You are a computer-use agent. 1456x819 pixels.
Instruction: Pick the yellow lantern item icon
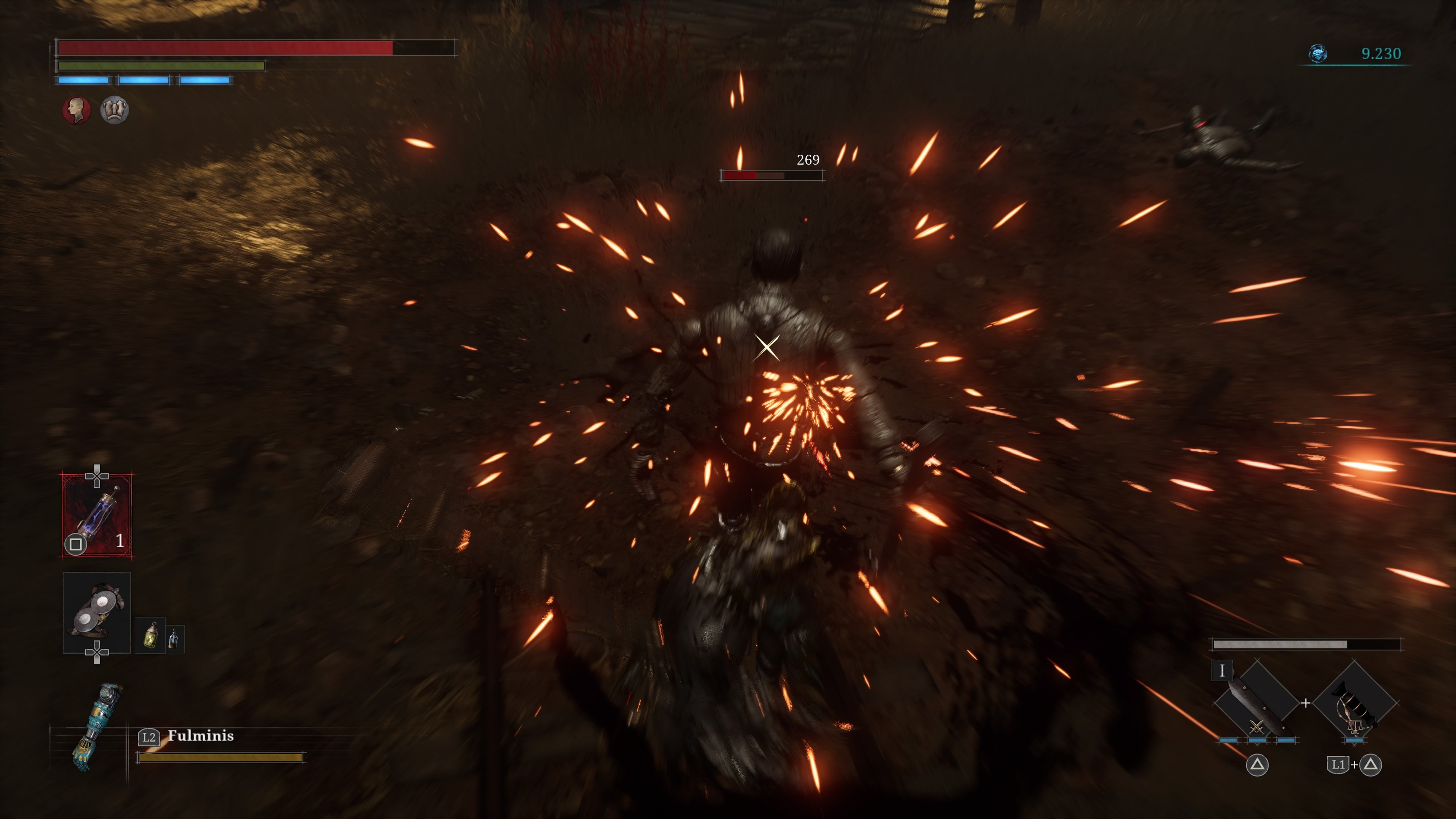click(x=151, y=635)
